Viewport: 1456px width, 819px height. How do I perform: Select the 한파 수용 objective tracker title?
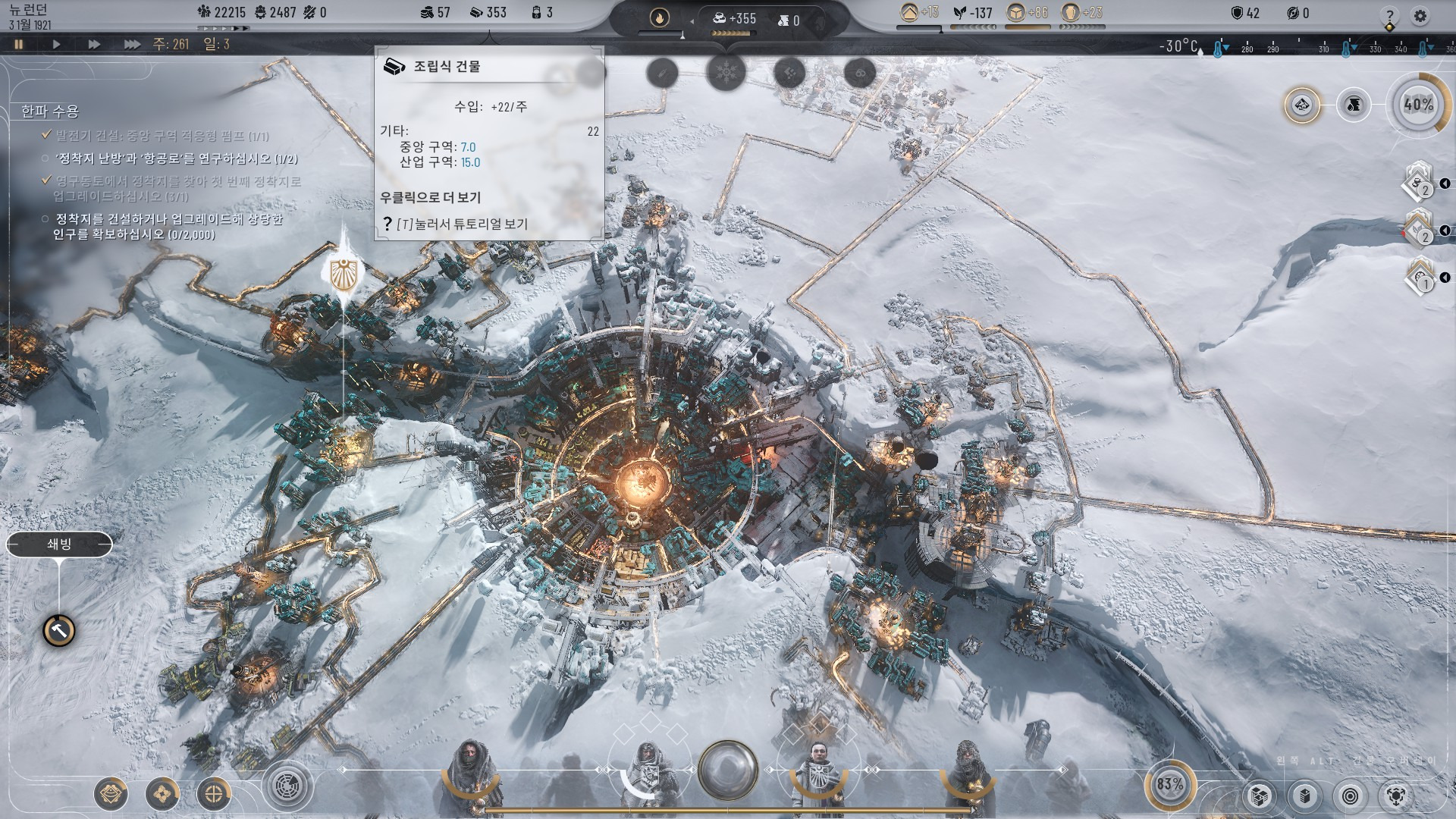click(50, 111)
